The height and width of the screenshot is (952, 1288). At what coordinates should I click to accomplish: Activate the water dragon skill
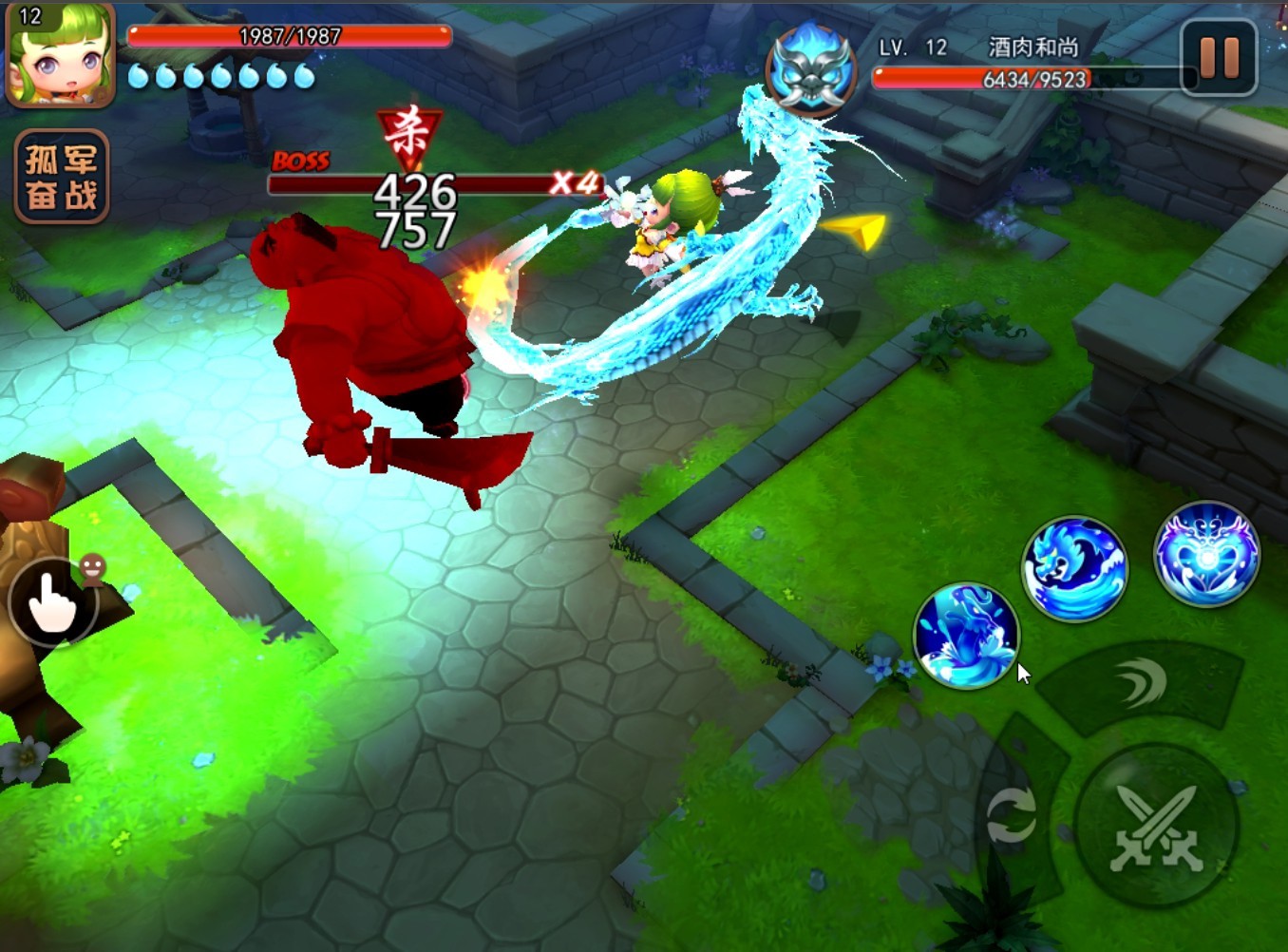click(1073, 569)
